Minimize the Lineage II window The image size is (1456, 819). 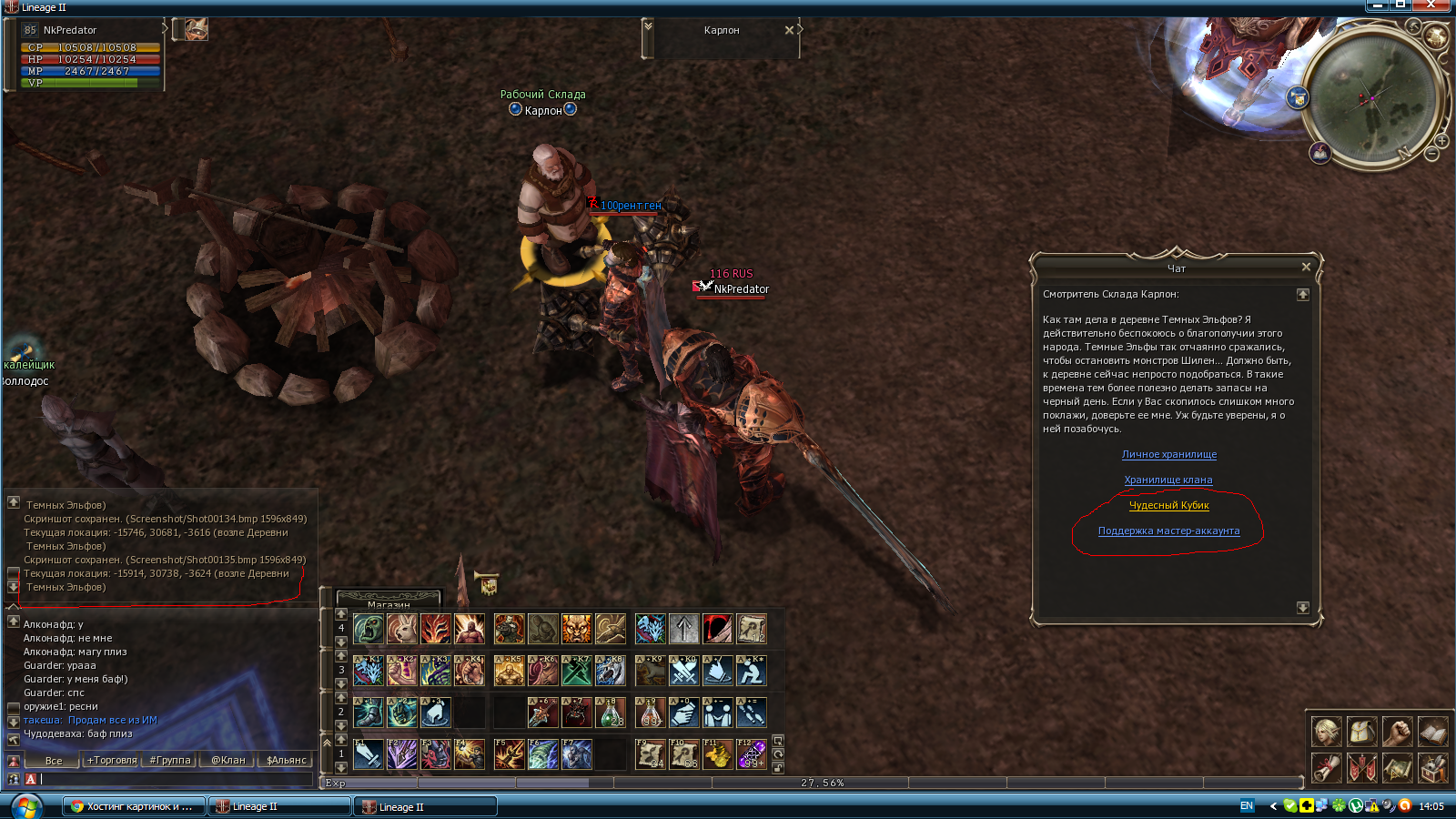[1378, 5]
